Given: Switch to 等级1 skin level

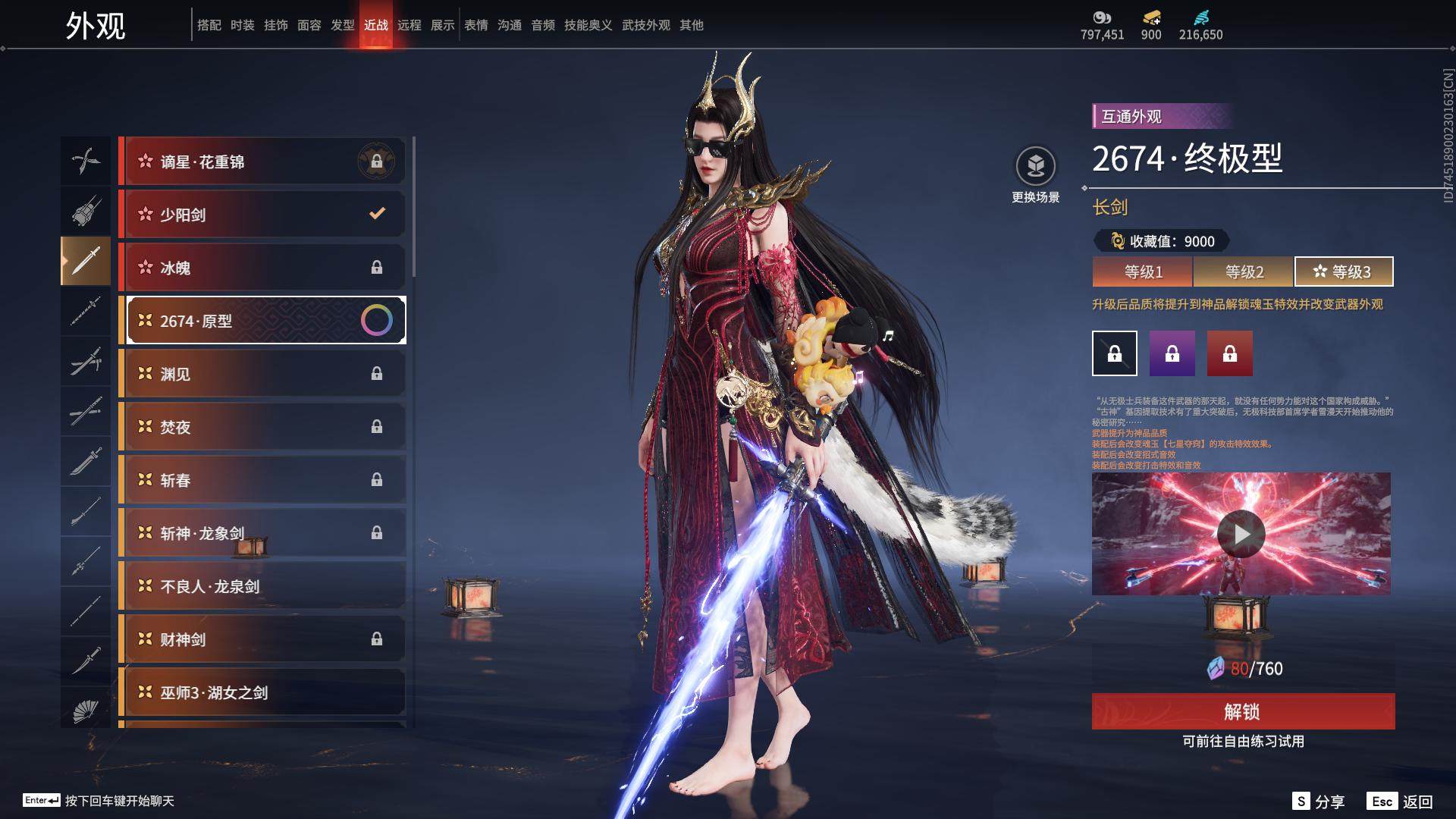Looking at the screenshot, I should pyautogui.click(x=1143, y=271).
